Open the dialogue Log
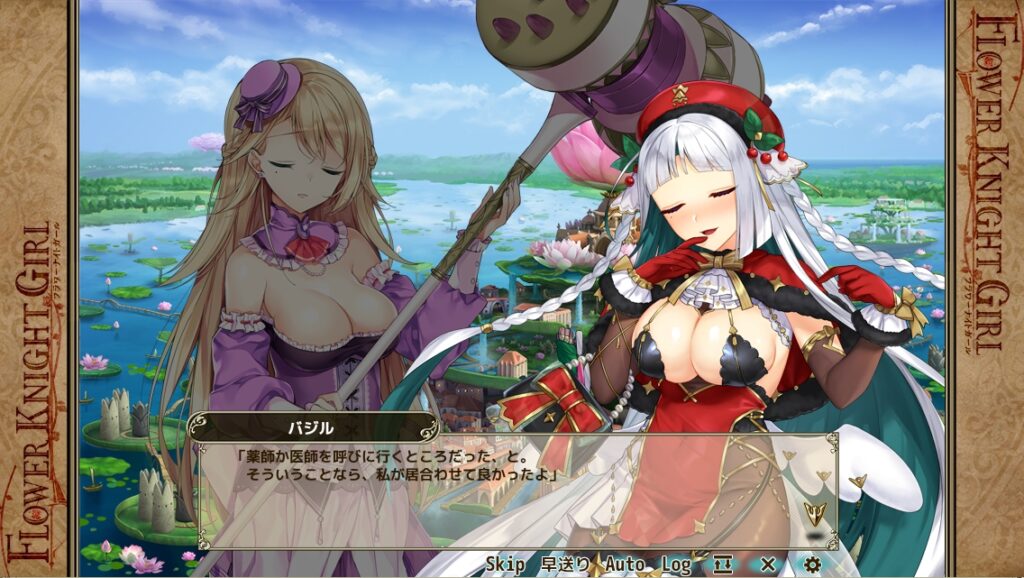1024x578 pixels. [676, 565]
